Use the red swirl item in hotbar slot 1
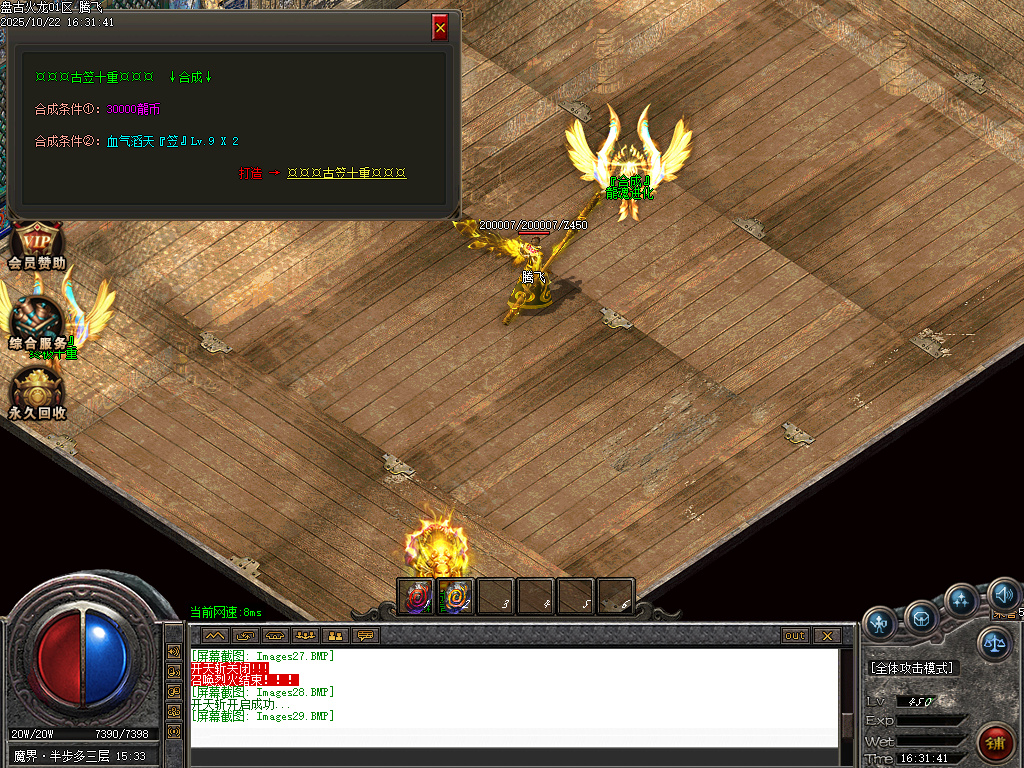1024x768 pixels. click(x=416, y=596)
